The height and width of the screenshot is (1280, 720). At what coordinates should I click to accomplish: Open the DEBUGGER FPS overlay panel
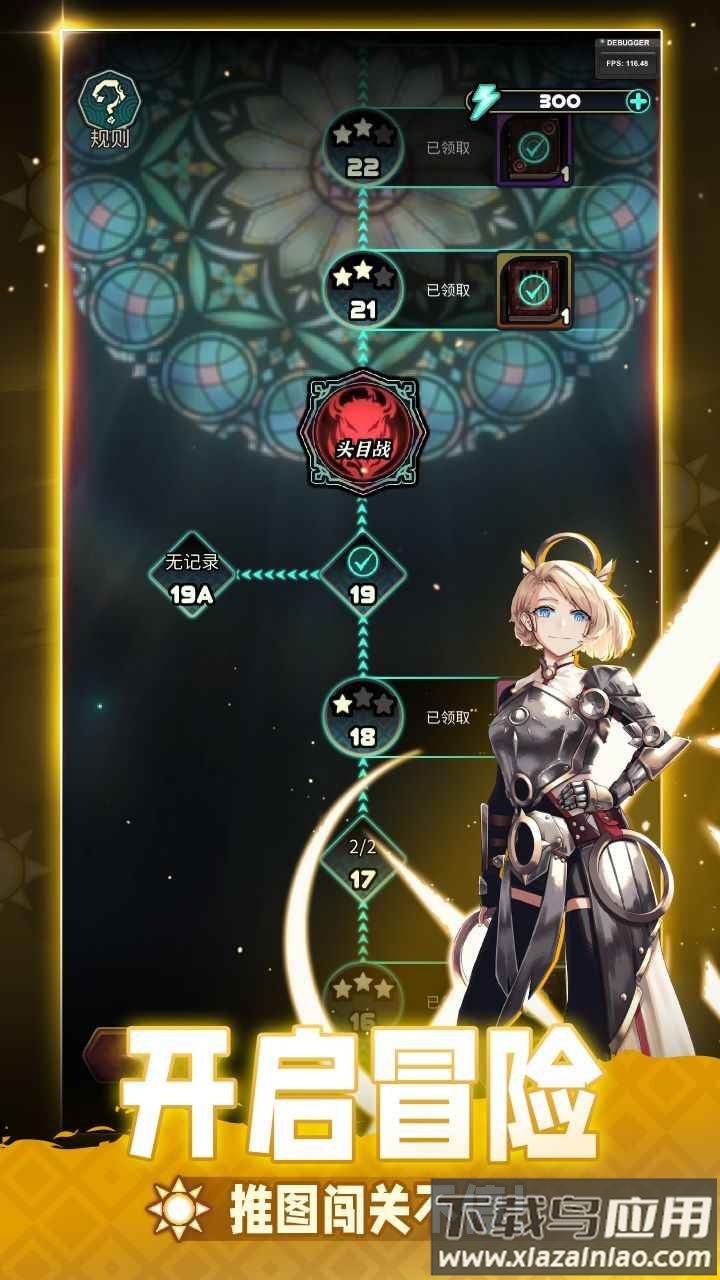626,57
